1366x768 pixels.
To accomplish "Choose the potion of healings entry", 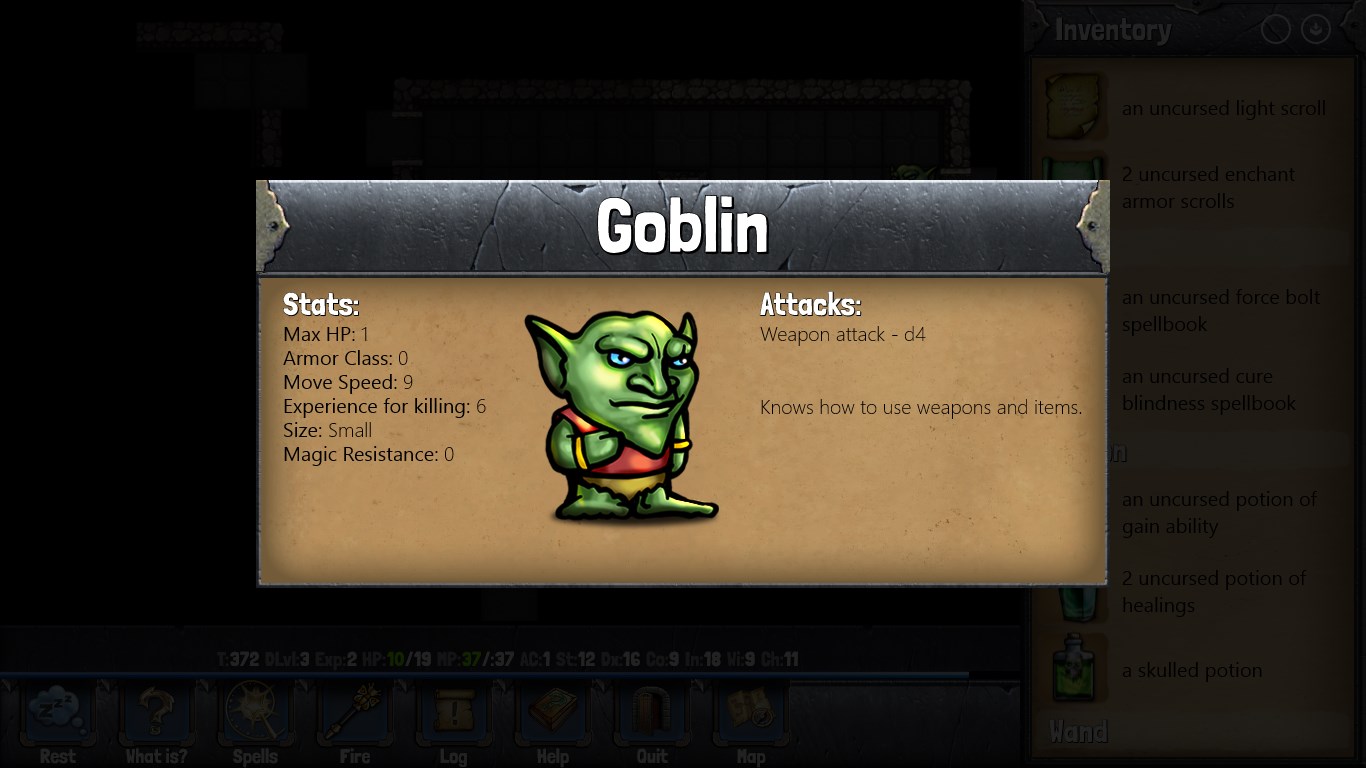I will coord(1212,591).
